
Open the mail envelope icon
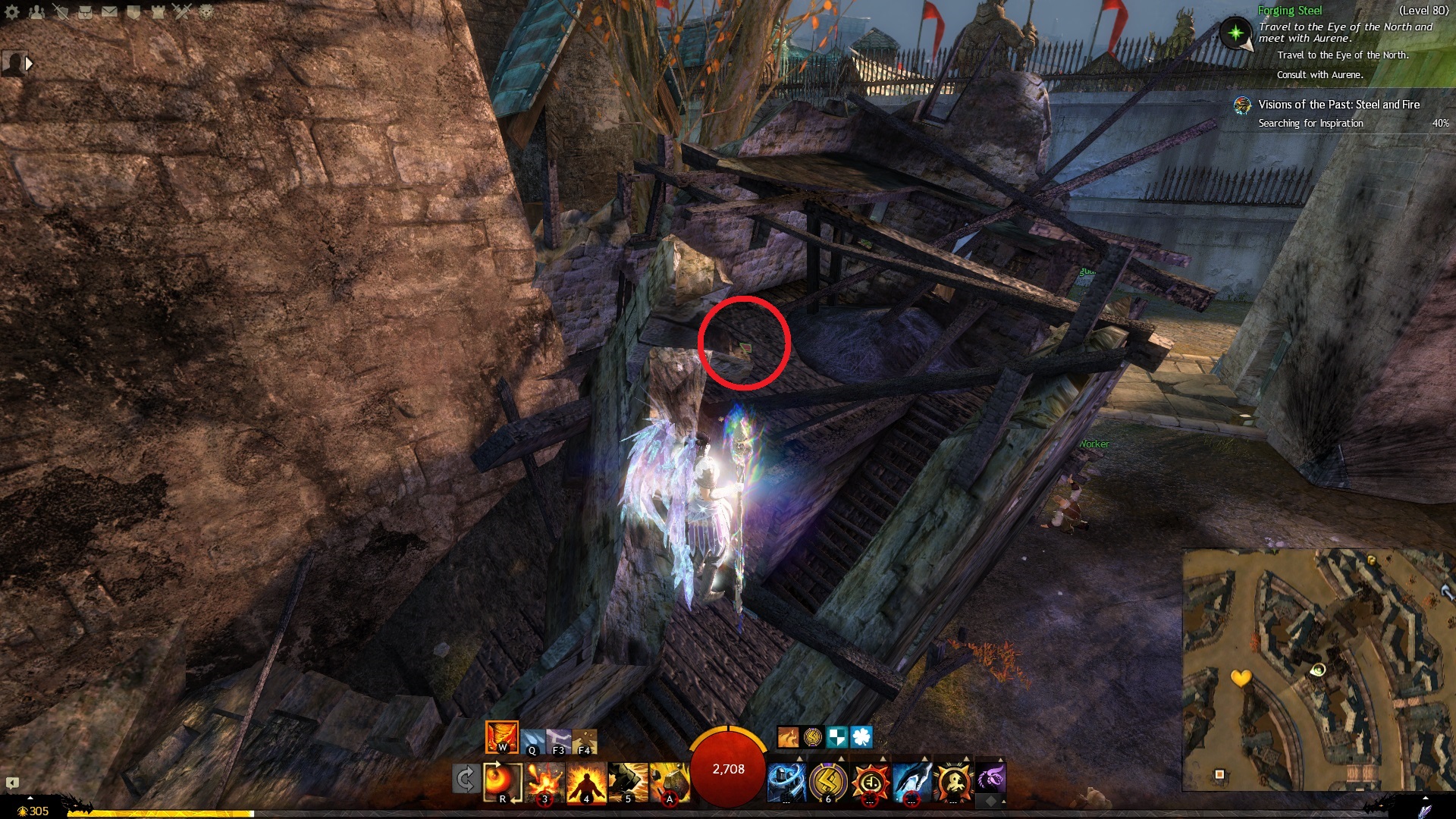click(109, 12)
